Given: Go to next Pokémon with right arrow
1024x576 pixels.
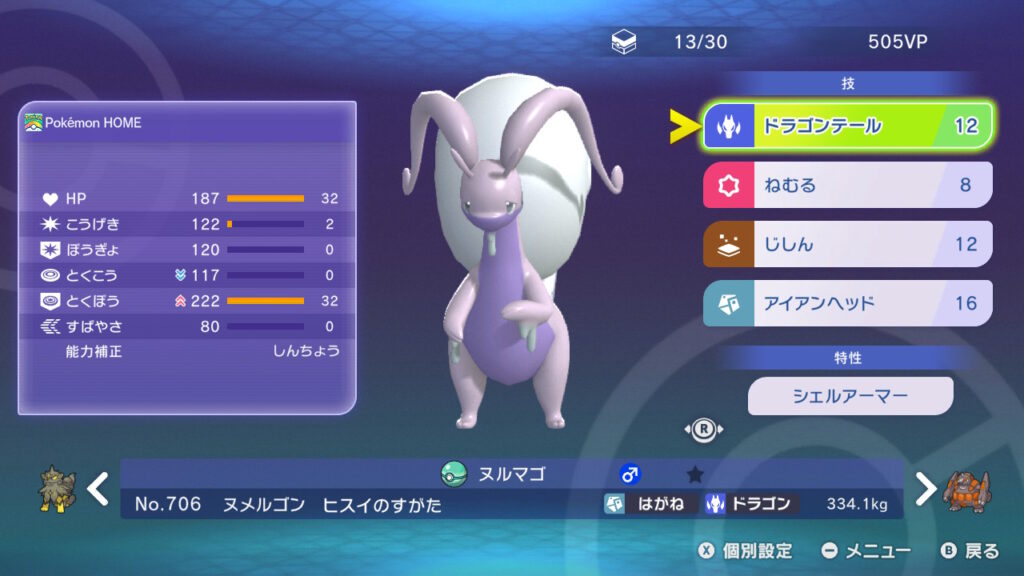Looking at the screenshot, I should point(926,489).
